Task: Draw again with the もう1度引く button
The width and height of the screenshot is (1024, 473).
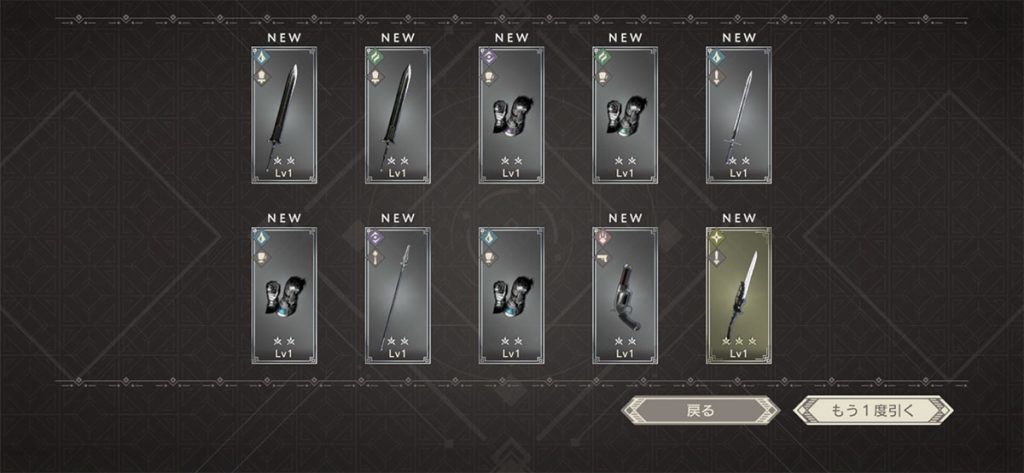Action: [872, 410]
